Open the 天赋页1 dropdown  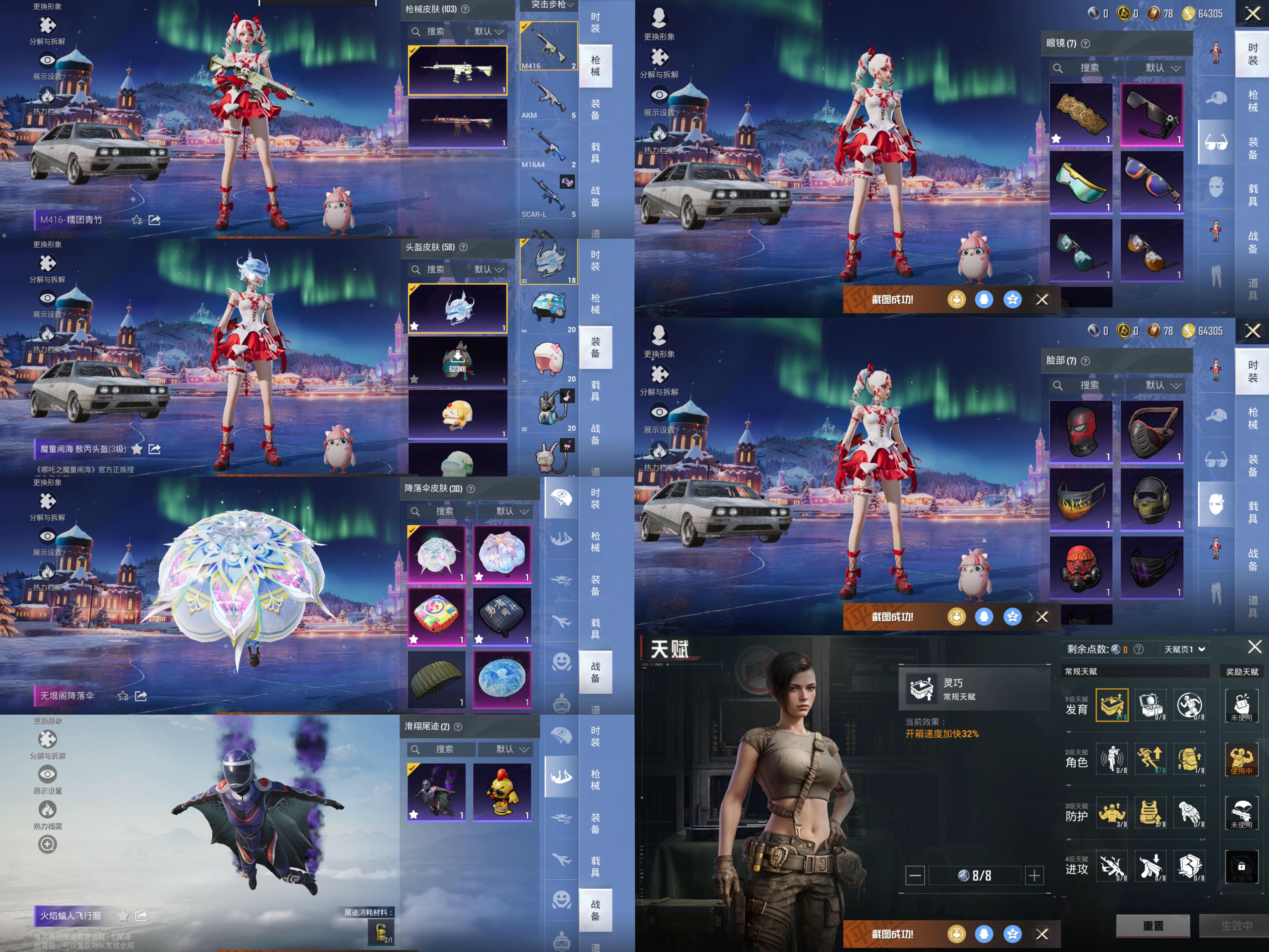(1185, 649)
